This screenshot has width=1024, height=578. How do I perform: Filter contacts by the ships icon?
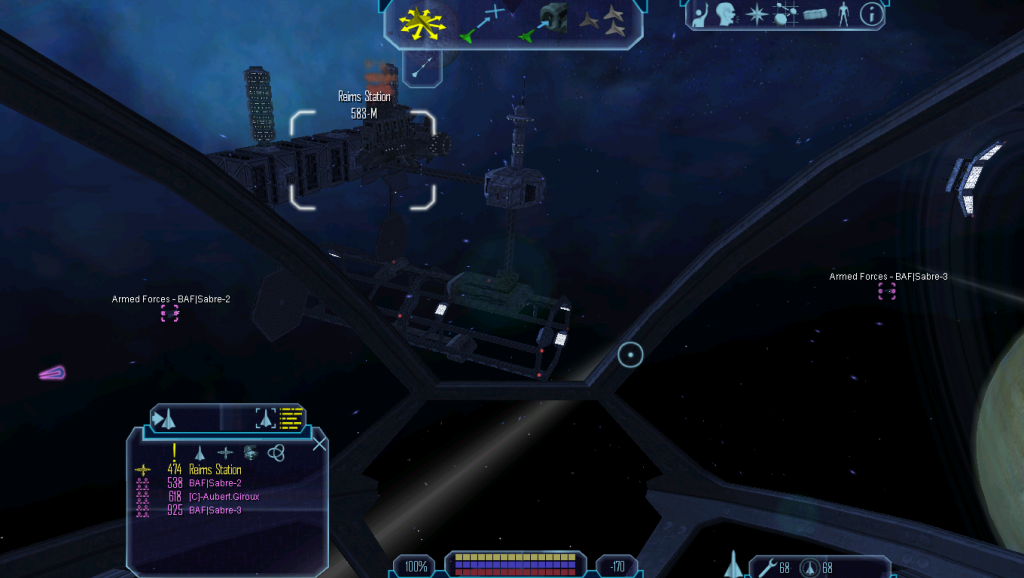tap(199, 453)
